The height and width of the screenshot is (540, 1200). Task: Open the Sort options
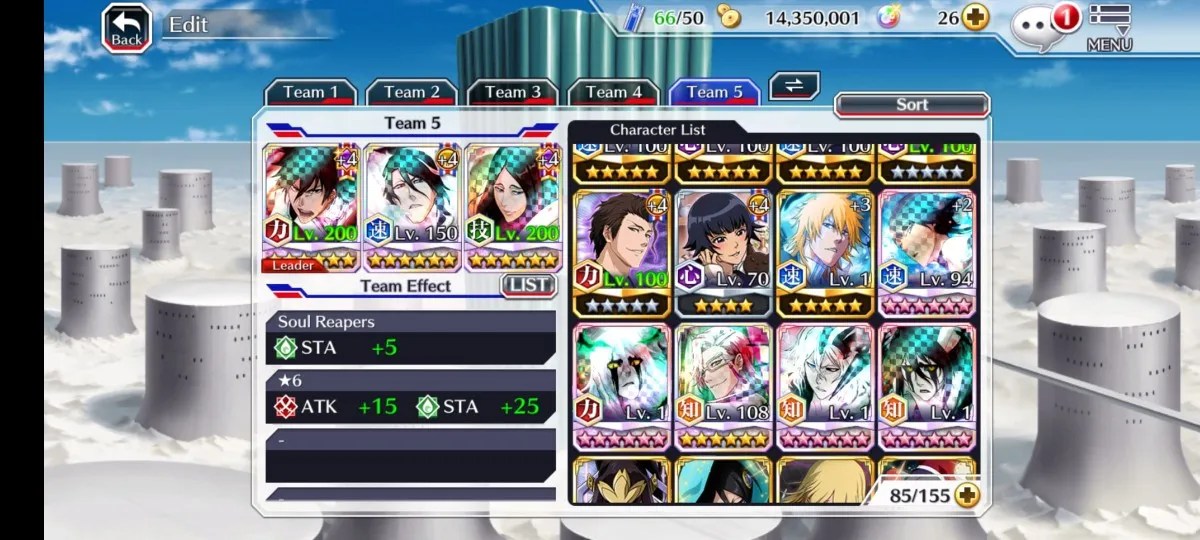tap(911, 105)
